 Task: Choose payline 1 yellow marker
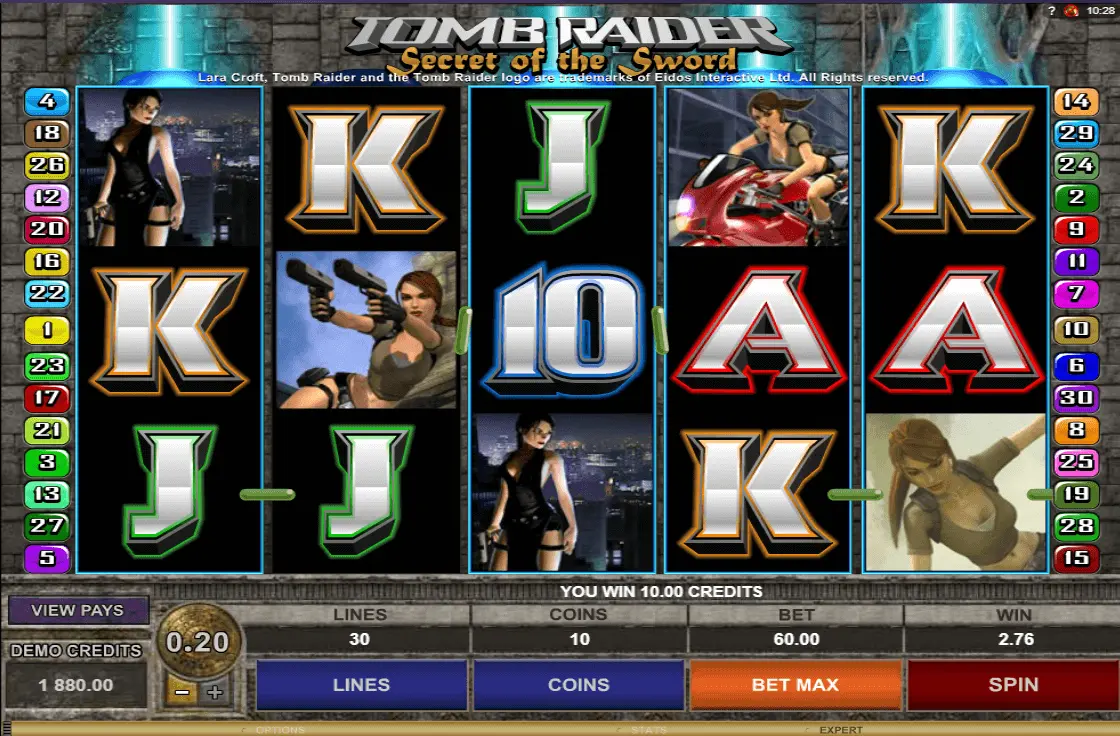pyautogui.click(x=47, y=329)
